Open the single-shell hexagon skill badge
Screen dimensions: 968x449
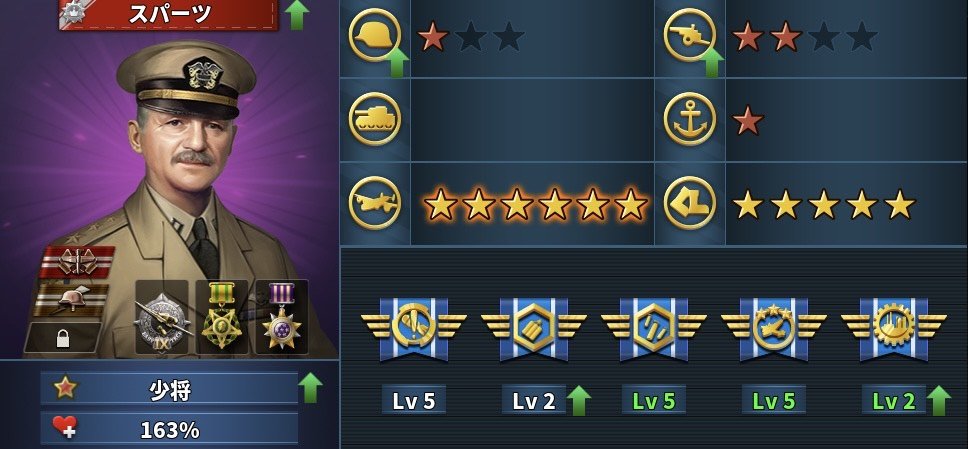(x=533, y=327)
